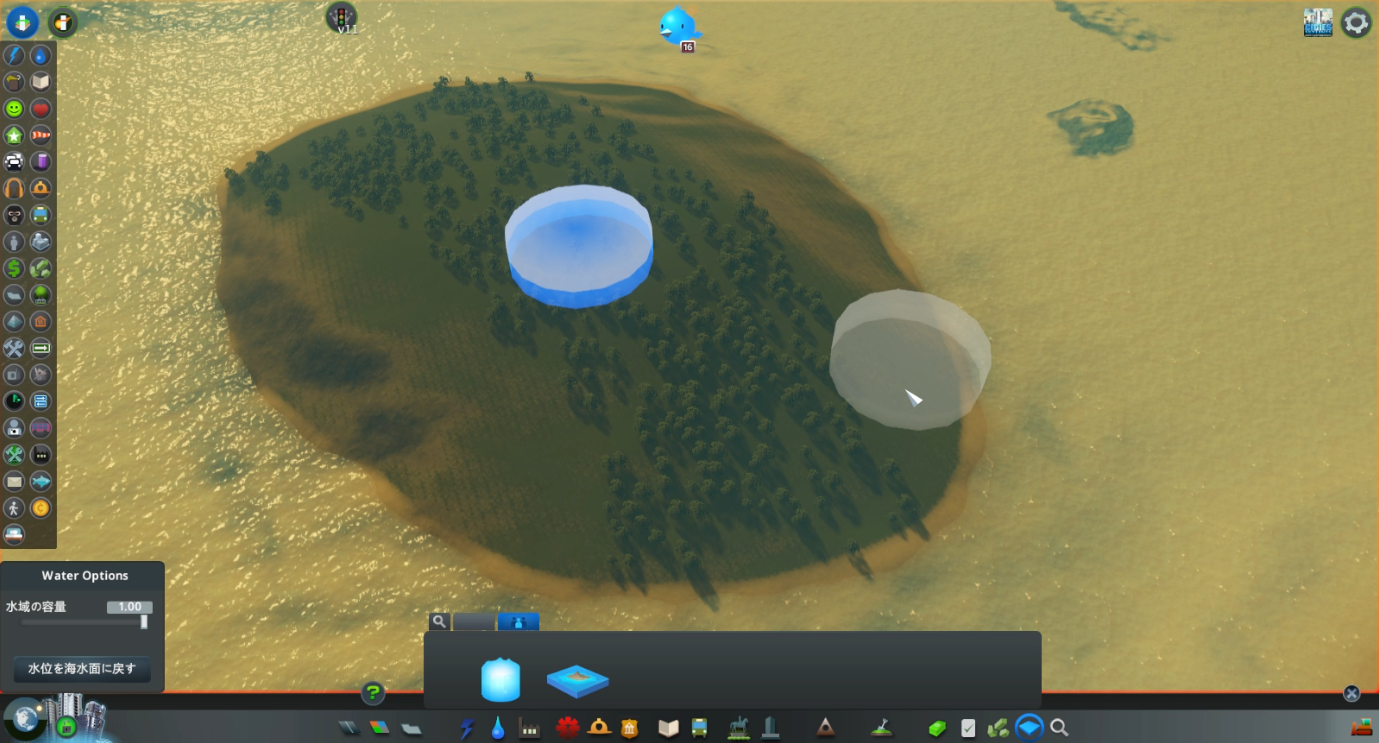
Task: Select the sea level adjustment tool
Action: coord(579,679)
